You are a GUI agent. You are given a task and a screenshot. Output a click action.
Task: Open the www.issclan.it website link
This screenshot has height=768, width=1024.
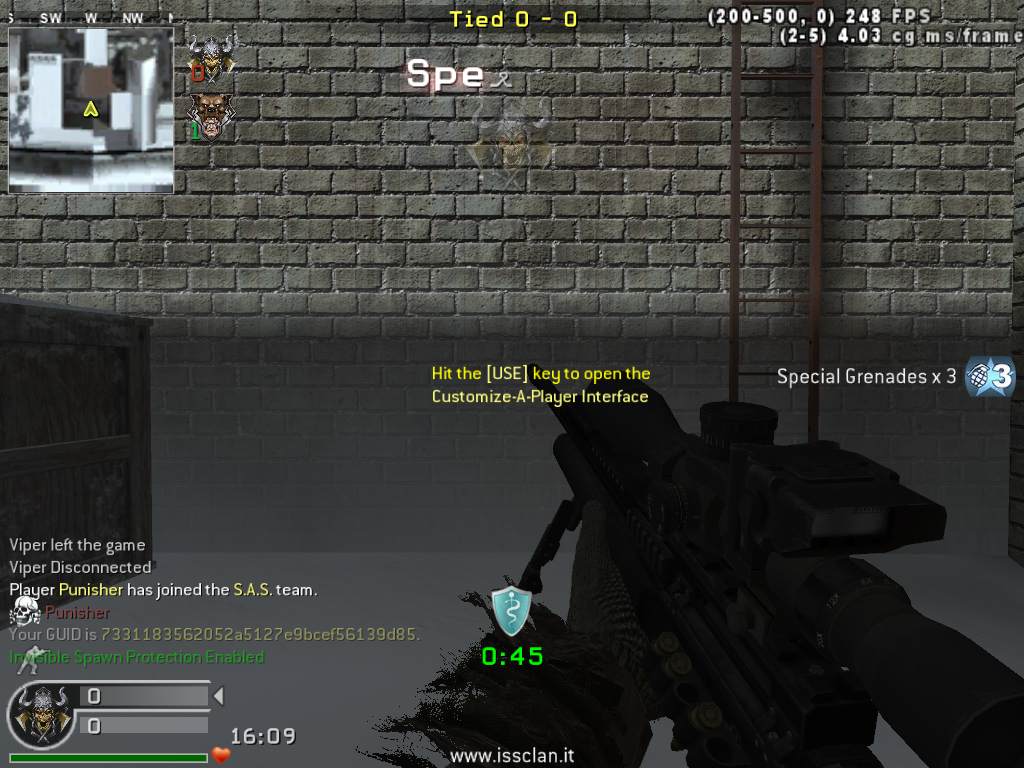(511, 757)
